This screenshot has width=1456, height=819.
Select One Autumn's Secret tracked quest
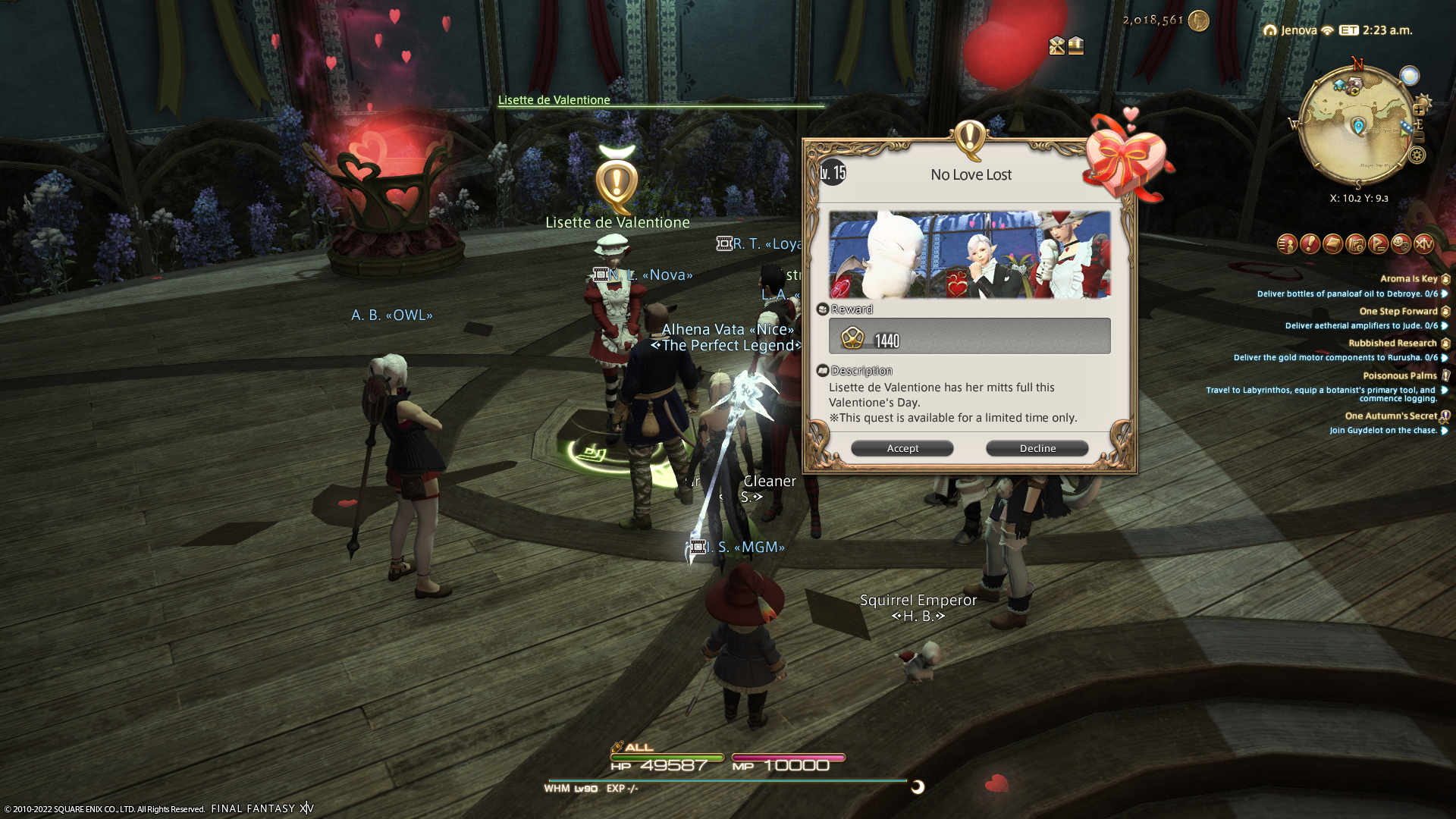pyautogui.click(x=1390, y=416)
